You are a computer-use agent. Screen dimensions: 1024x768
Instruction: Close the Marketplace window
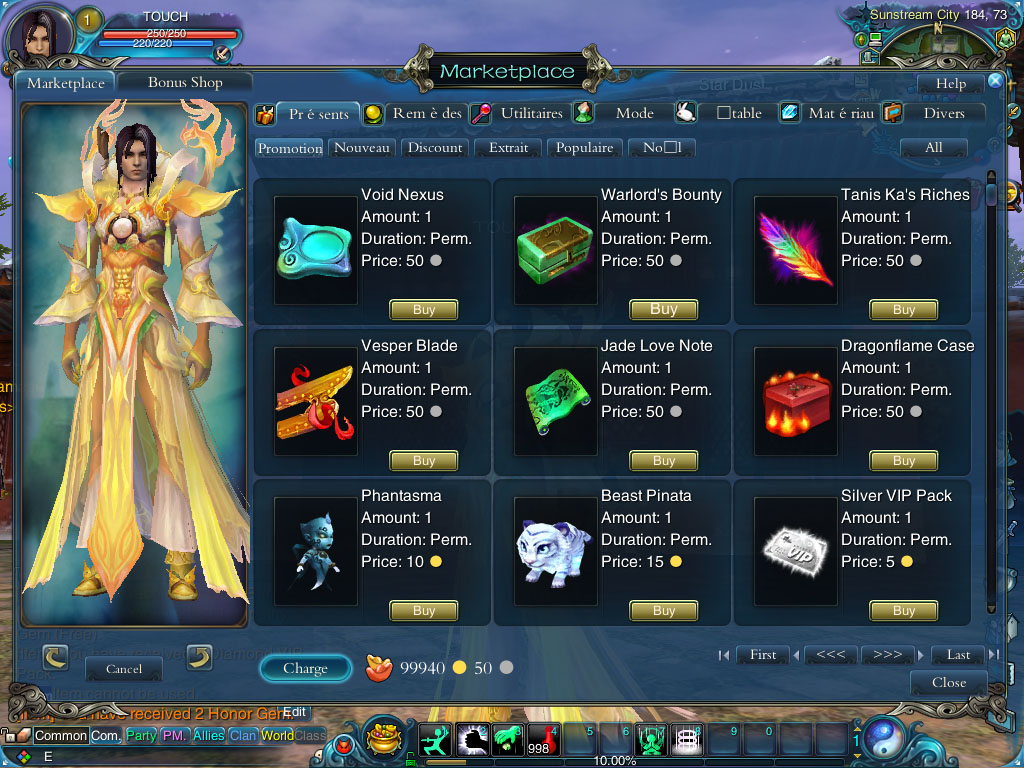(x=948, y=683)
